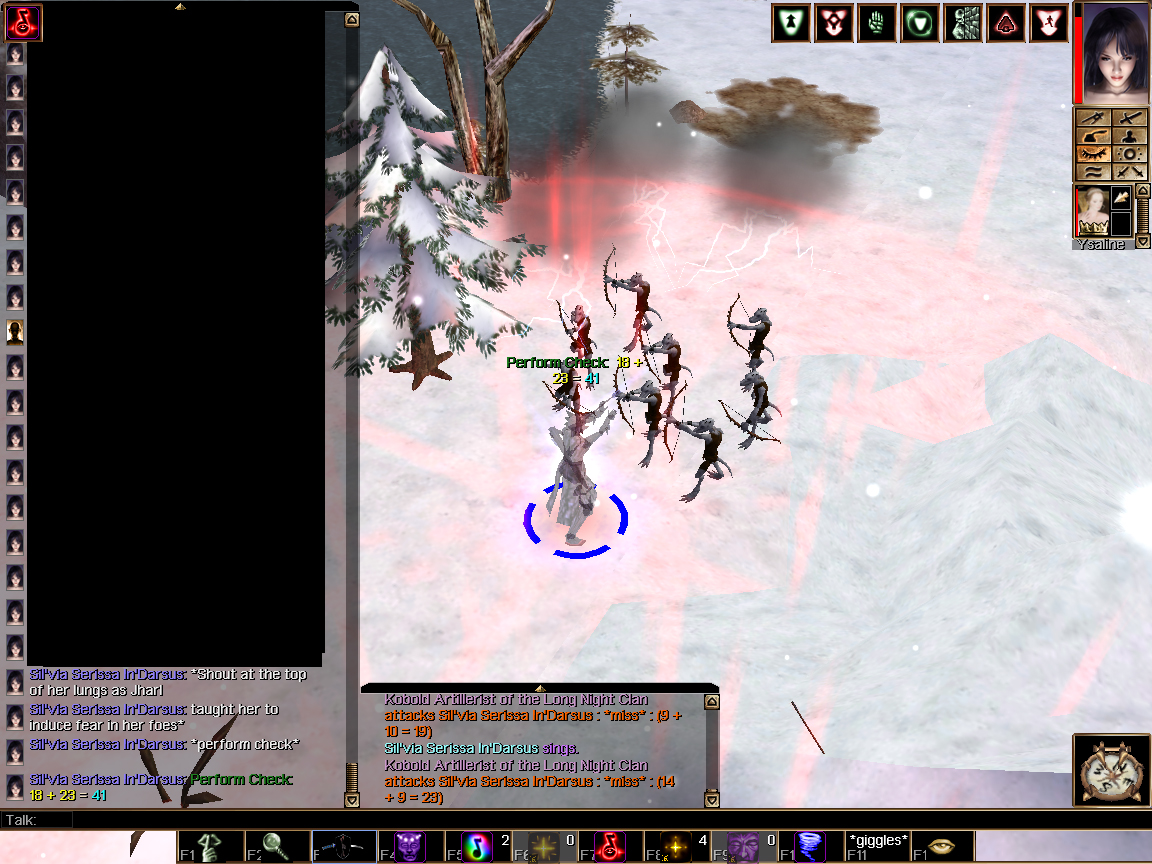Click the sun-shaped options menu button
1152x864 pixels.
click(x=1131, y=154)
